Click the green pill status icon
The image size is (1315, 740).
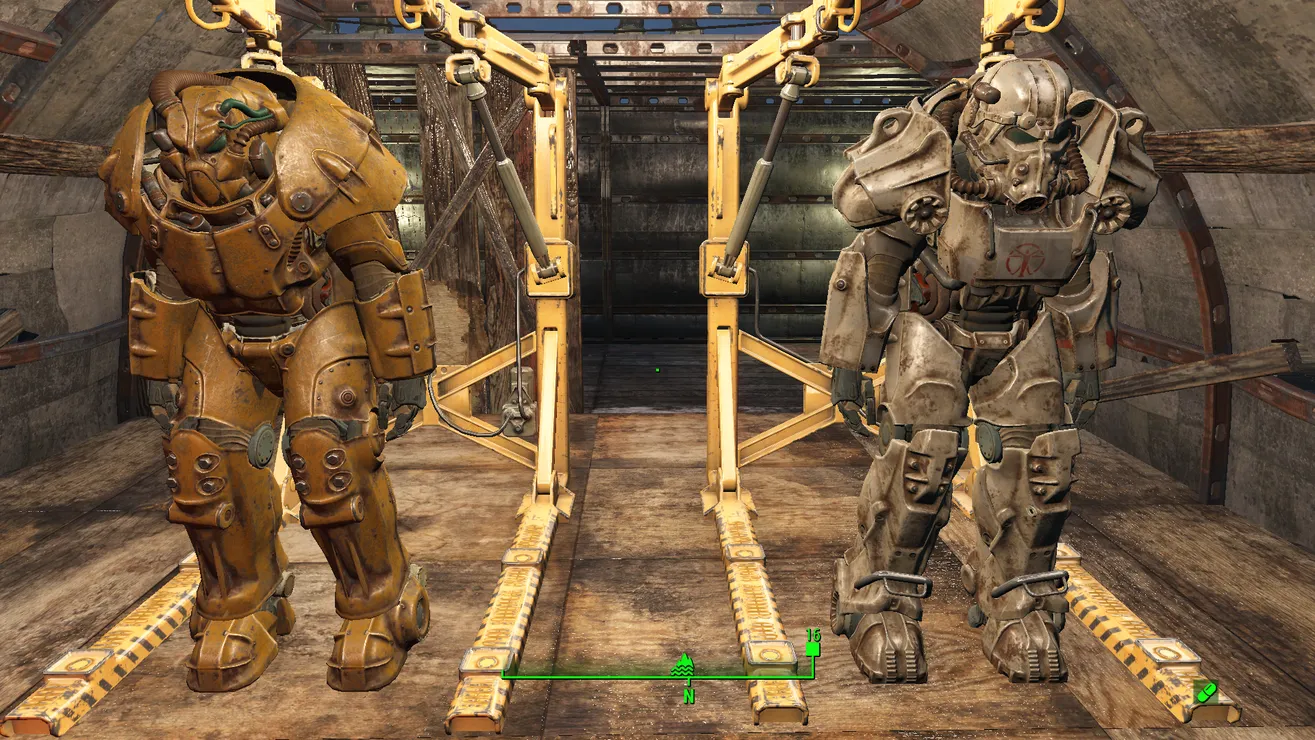coord(1205,691)
